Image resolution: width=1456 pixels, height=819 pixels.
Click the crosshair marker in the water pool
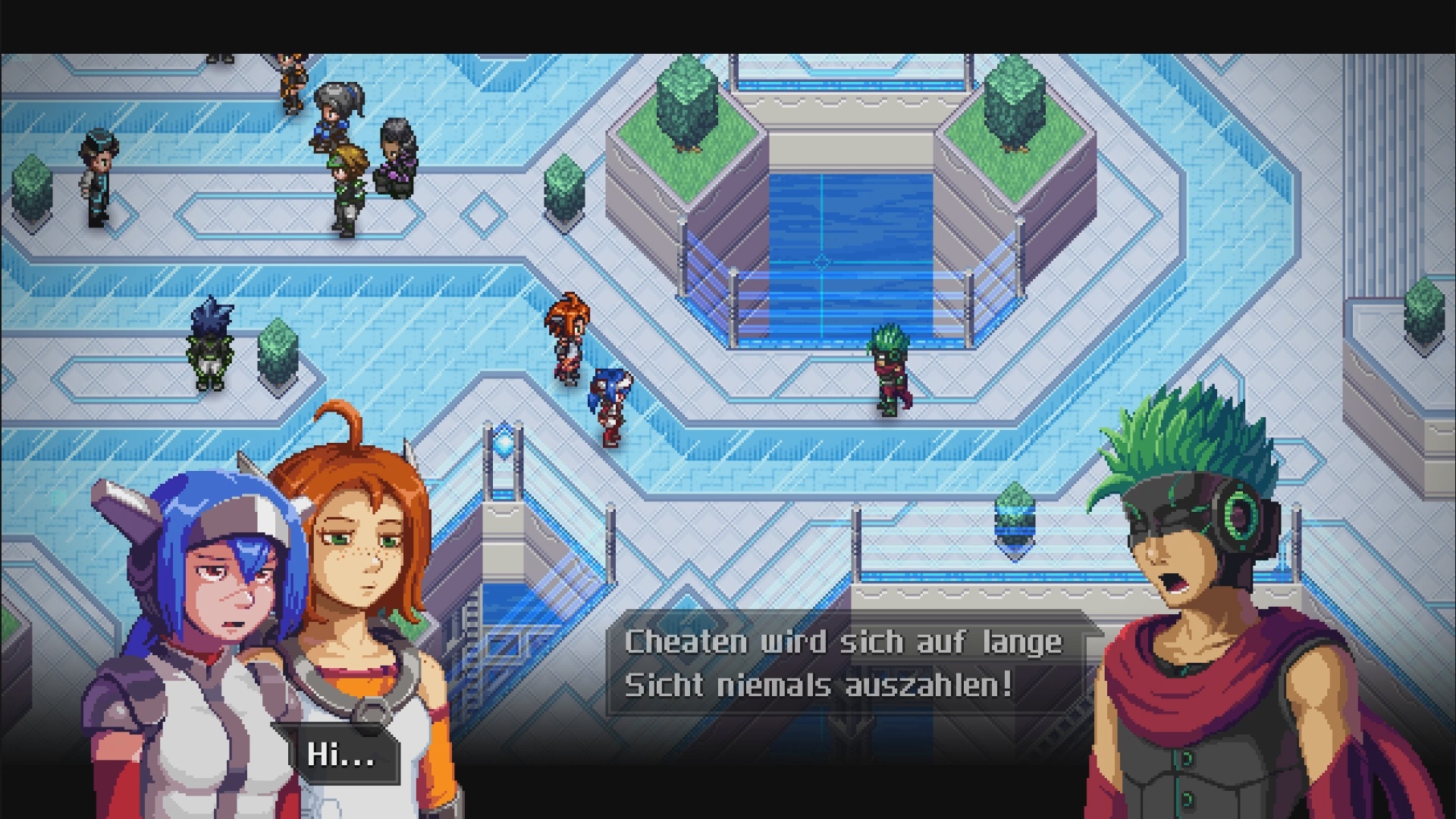(x=821, y=262)
